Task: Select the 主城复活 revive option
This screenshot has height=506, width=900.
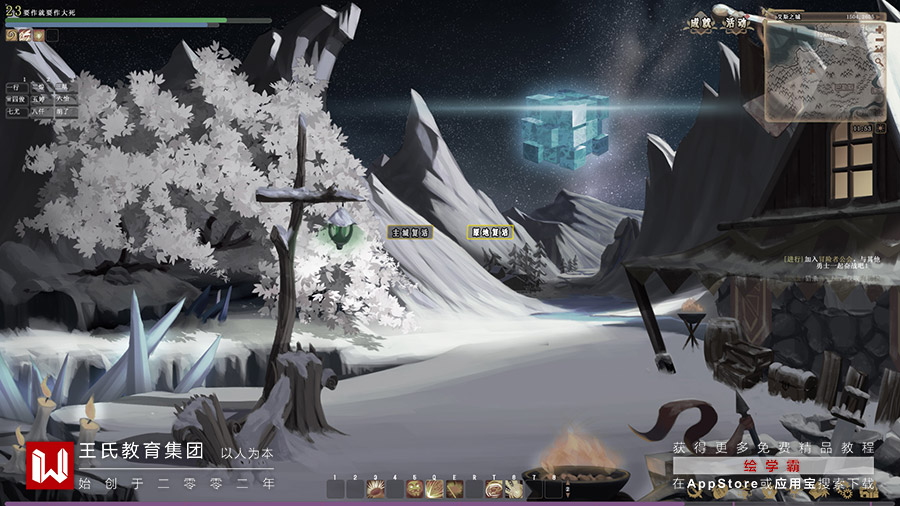Action: point(410,232)
